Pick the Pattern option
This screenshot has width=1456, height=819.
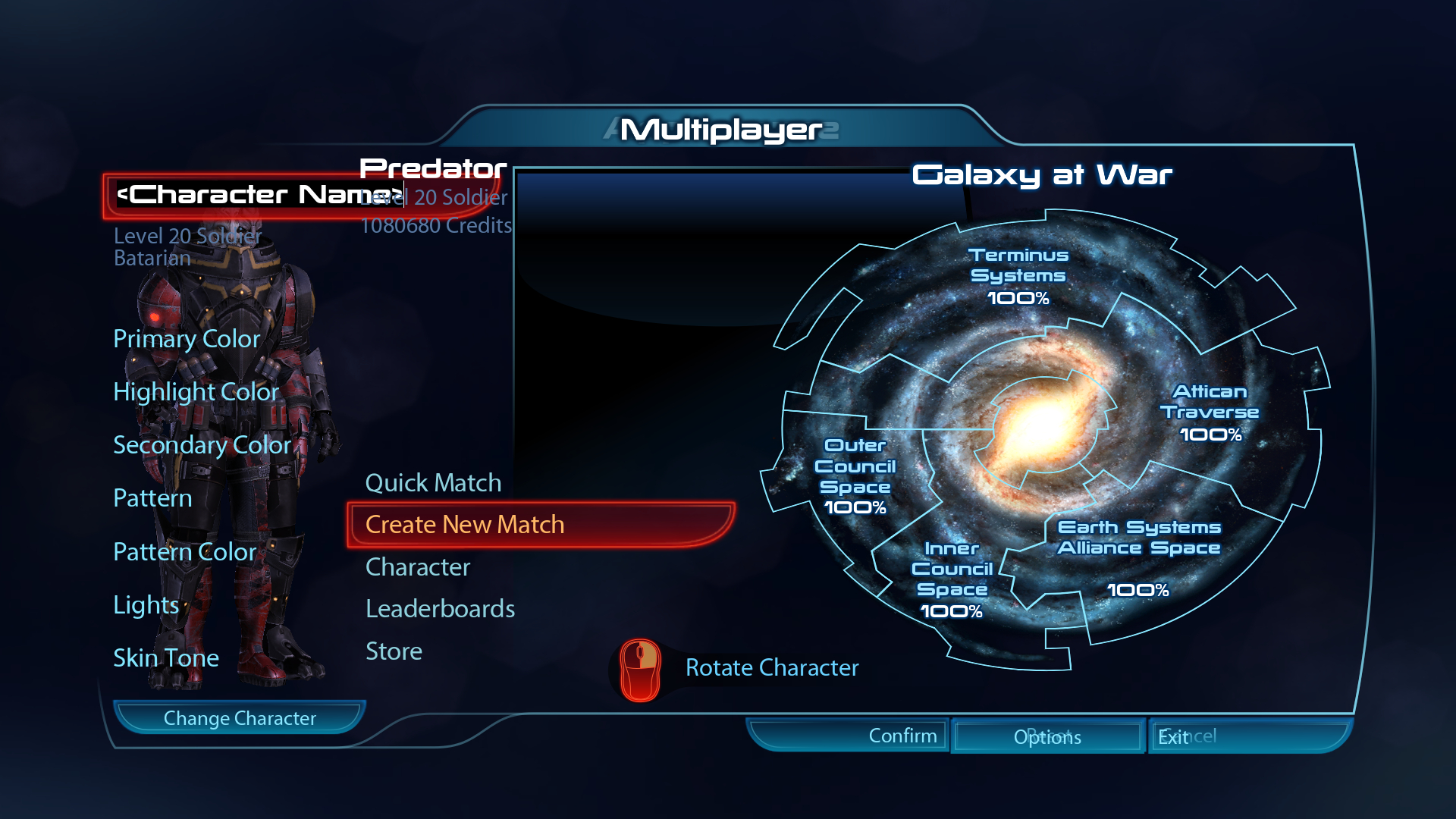(x=152, y=498)
